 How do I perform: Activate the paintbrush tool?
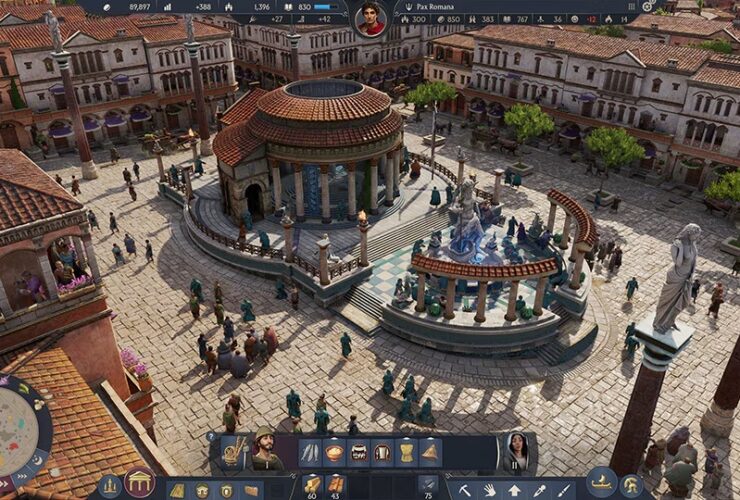(x=564, y=490)
